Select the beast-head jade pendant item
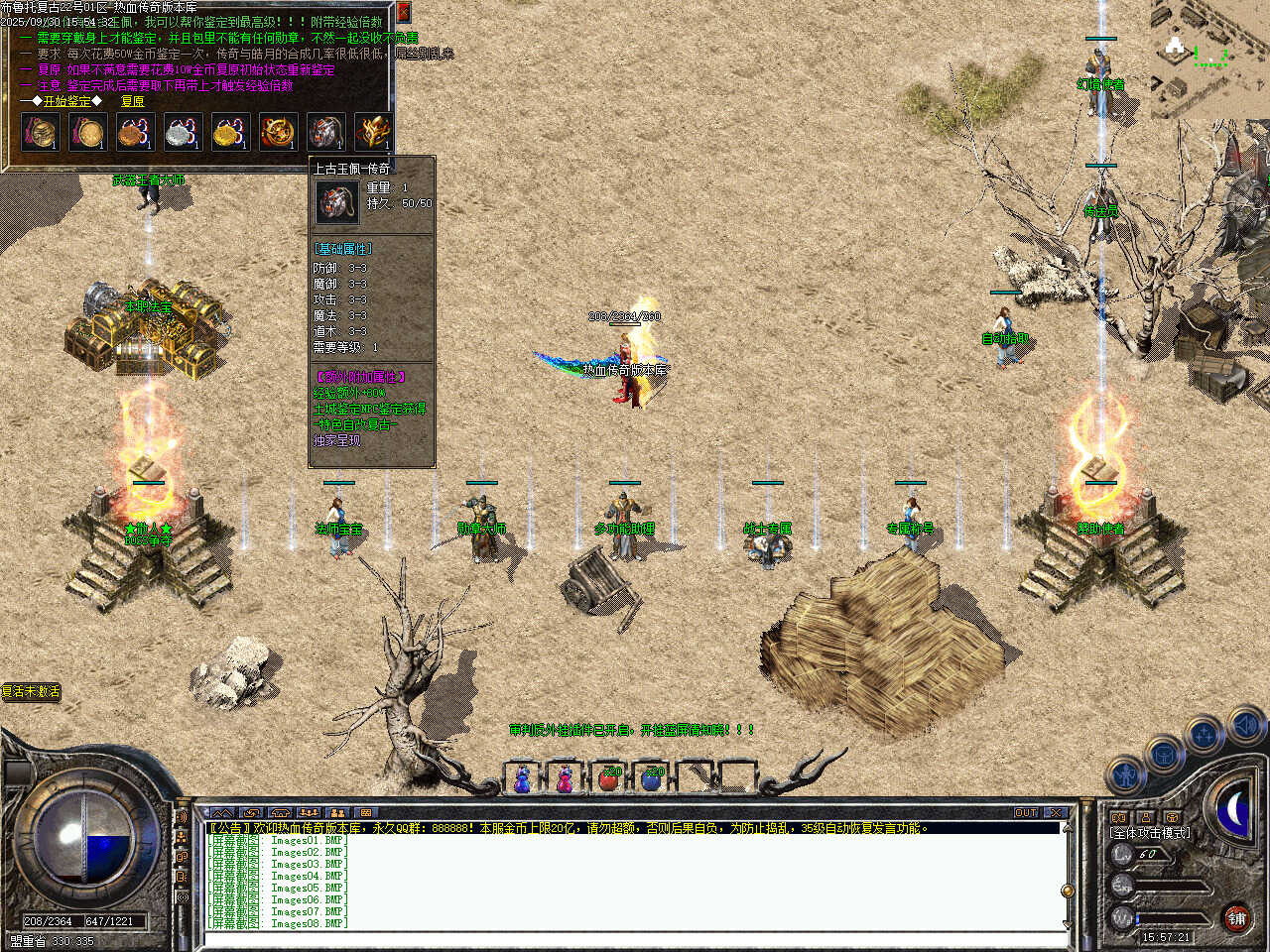The height and width of the screenshot is (952, 1270). tap(325, 132)
